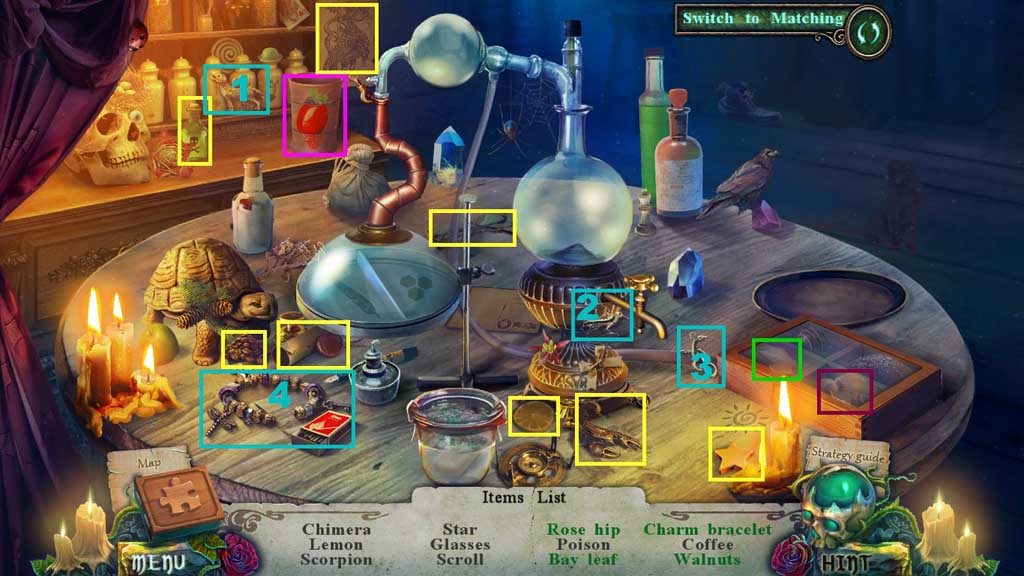Click the green circular swap arrows icon
The image size is (1024, 576).
coord(866,21)
